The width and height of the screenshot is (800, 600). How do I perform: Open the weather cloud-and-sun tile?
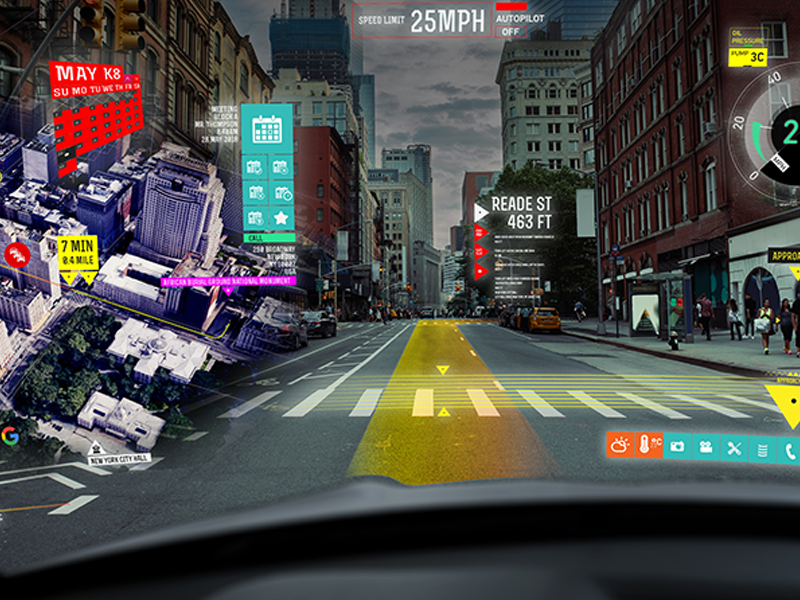(x=620, y=446)
